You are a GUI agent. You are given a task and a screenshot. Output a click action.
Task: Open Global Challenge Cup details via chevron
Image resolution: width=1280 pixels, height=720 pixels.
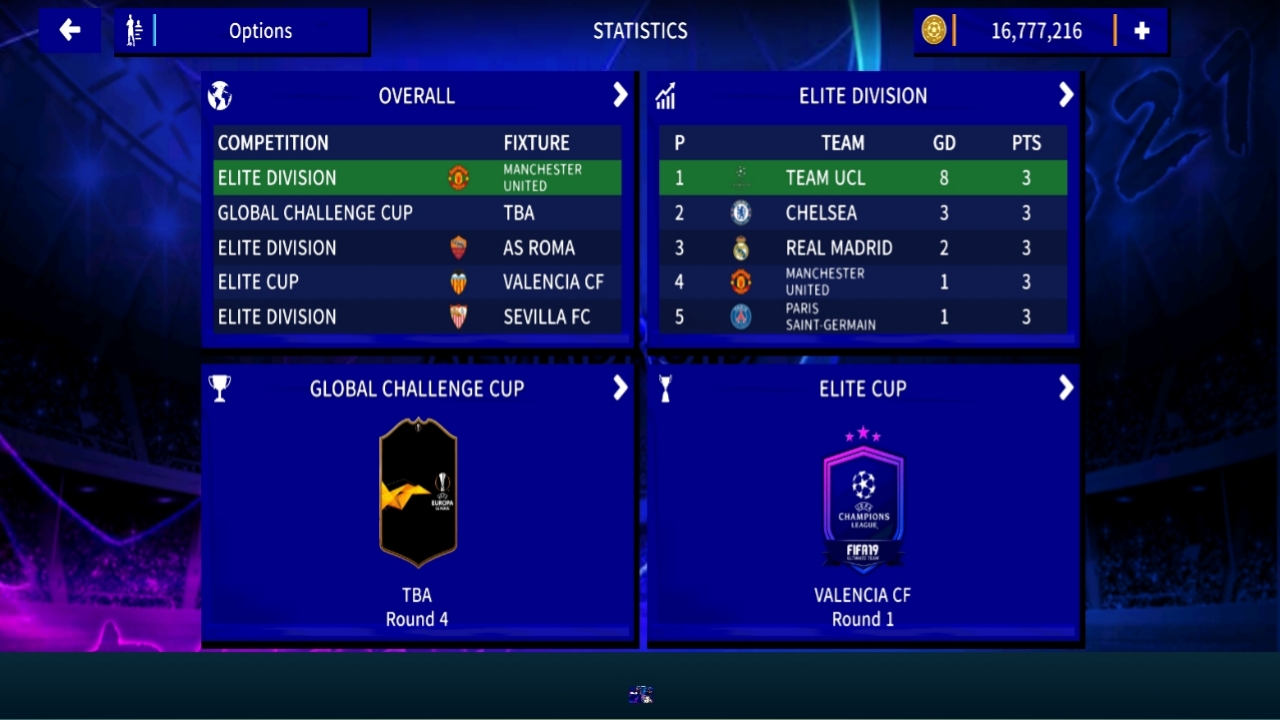pyautogui.click(x=620, y=388)
